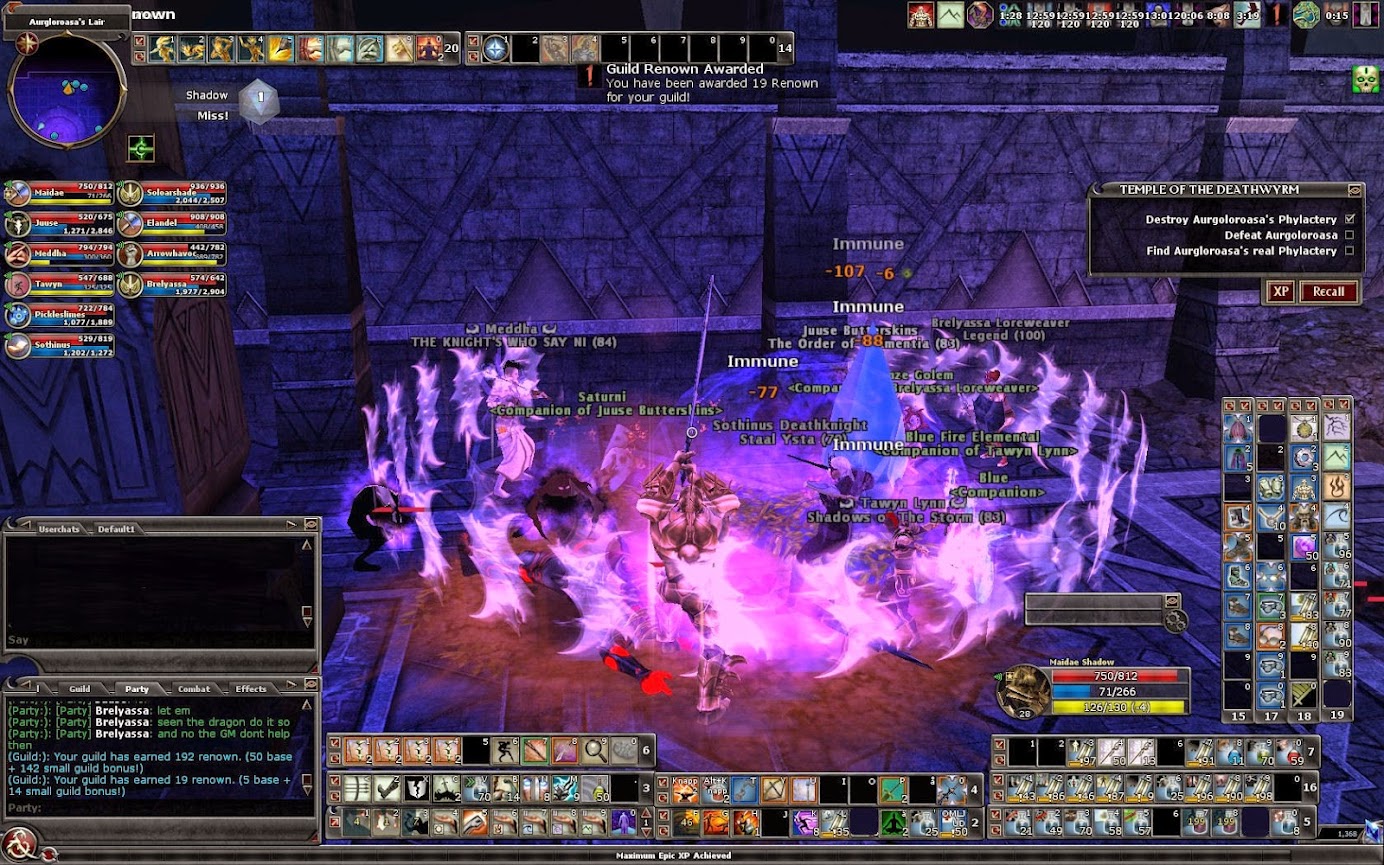Click the green skull icon

click(x=1365, y=79)
